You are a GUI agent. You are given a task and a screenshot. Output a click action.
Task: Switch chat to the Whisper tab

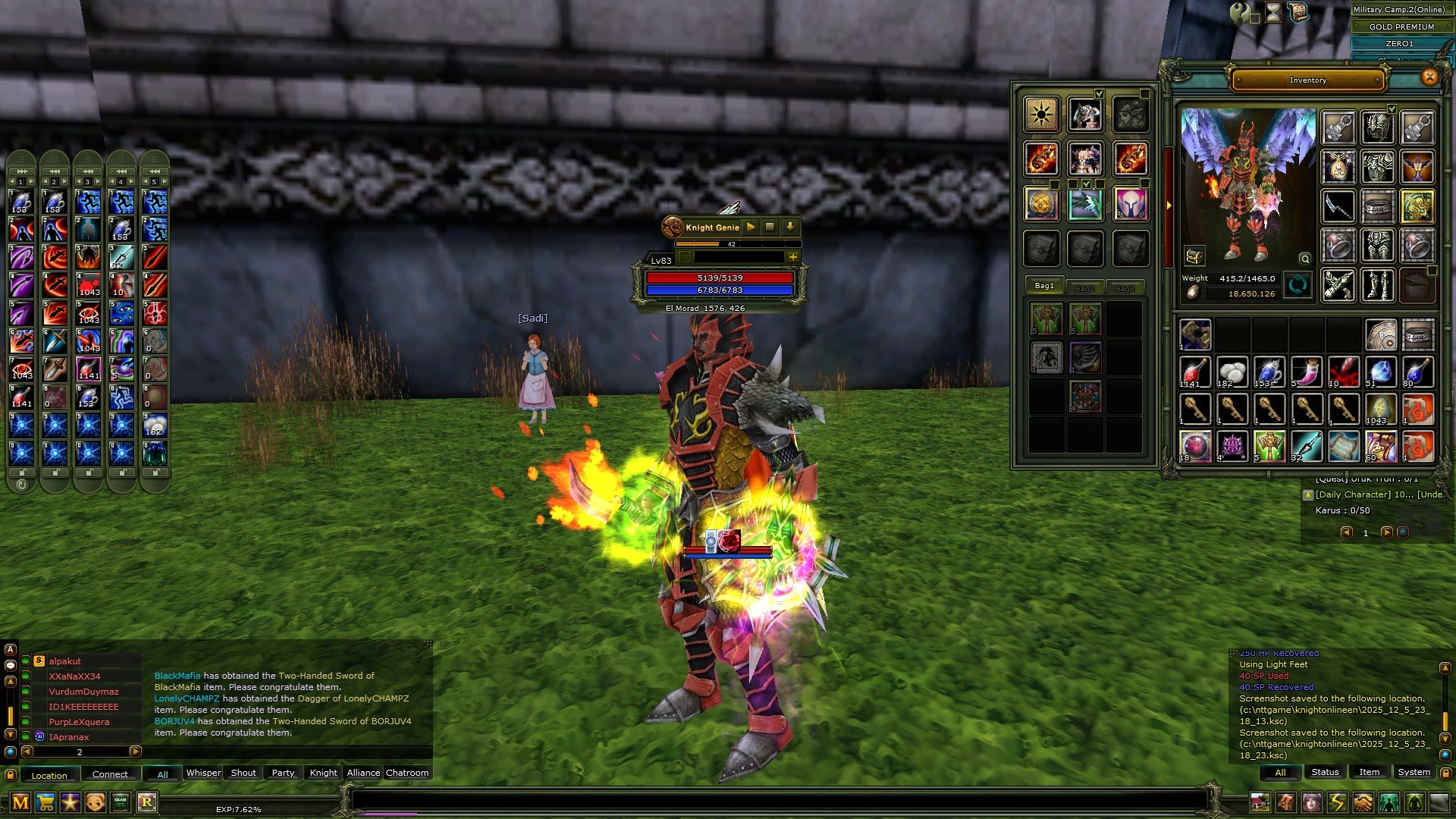[203, 773]
